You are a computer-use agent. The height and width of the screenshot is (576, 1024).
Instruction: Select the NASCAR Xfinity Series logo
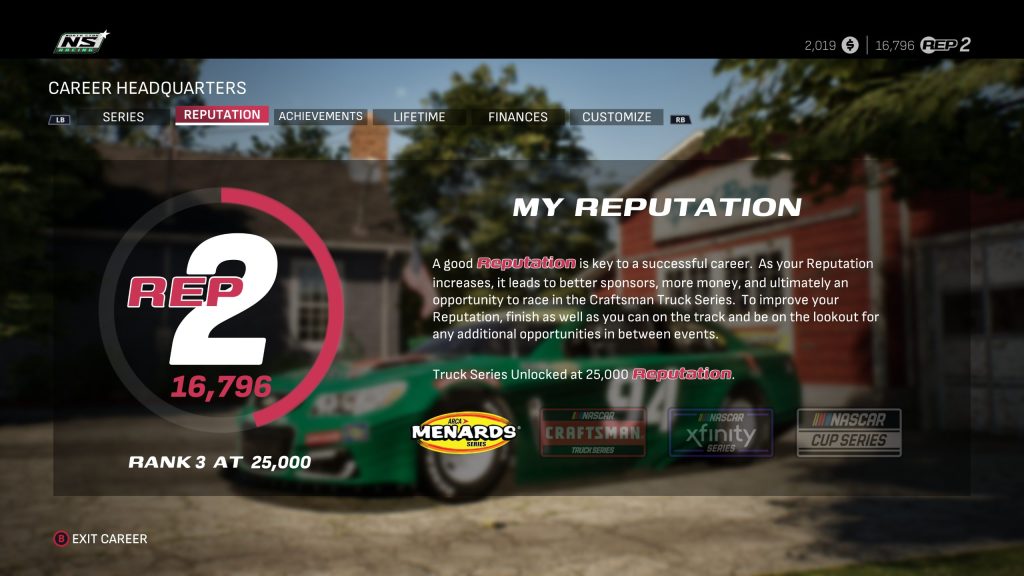[x=720, y=432]
